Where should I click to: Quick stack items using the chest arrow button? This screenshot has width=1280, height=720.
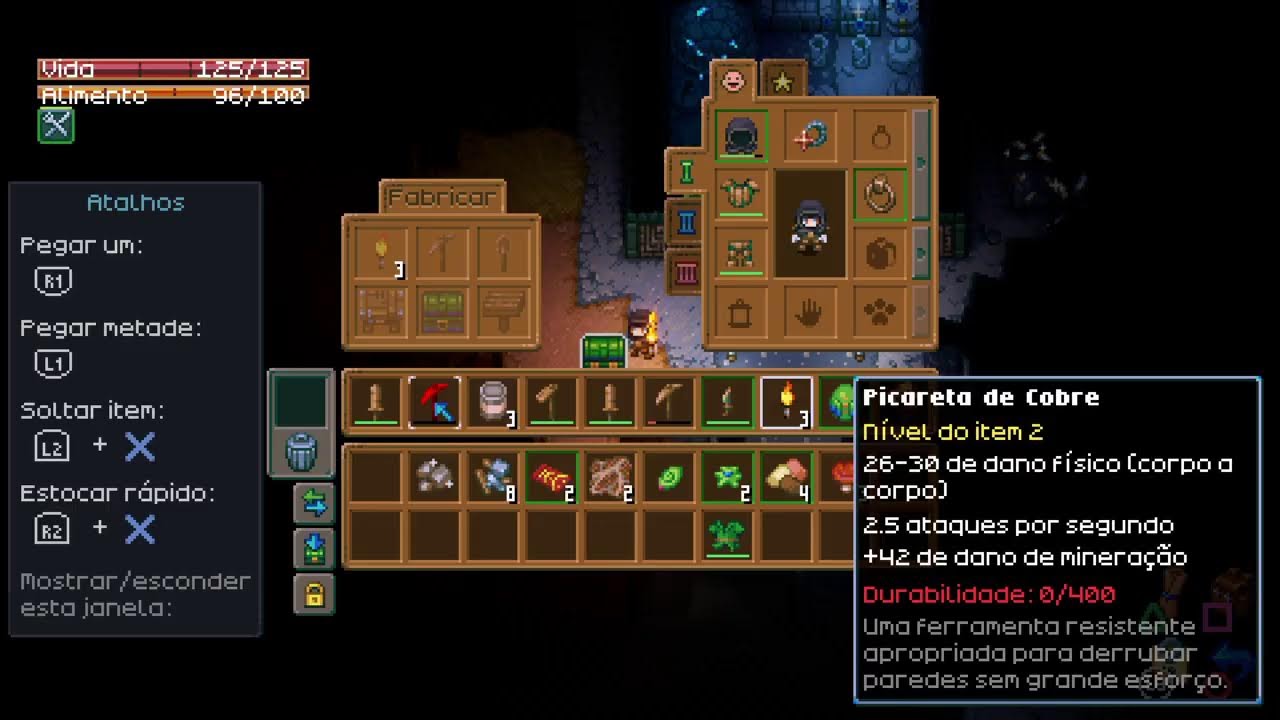tap(314, 549)
